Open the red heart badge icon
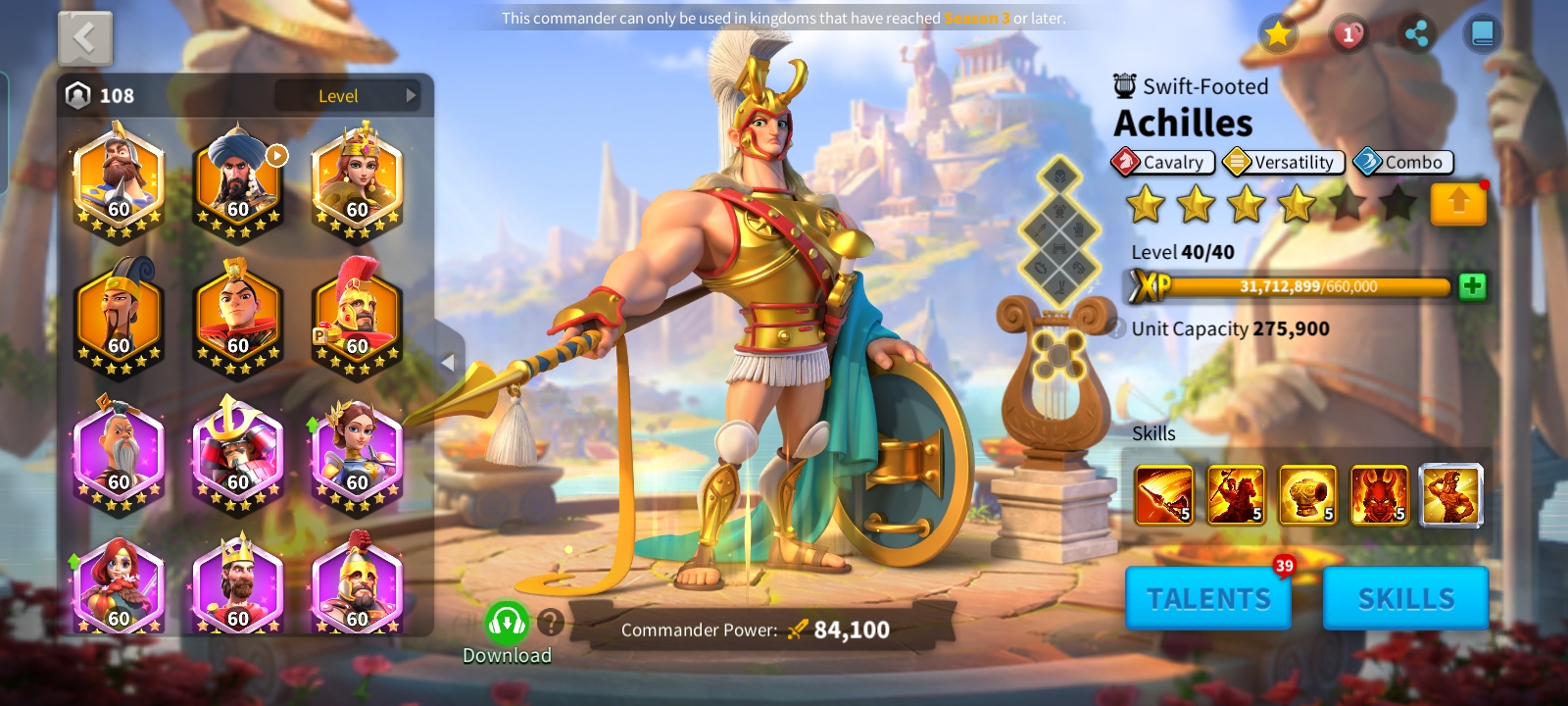This screenshot has height=706, width=1568. 1348,35
